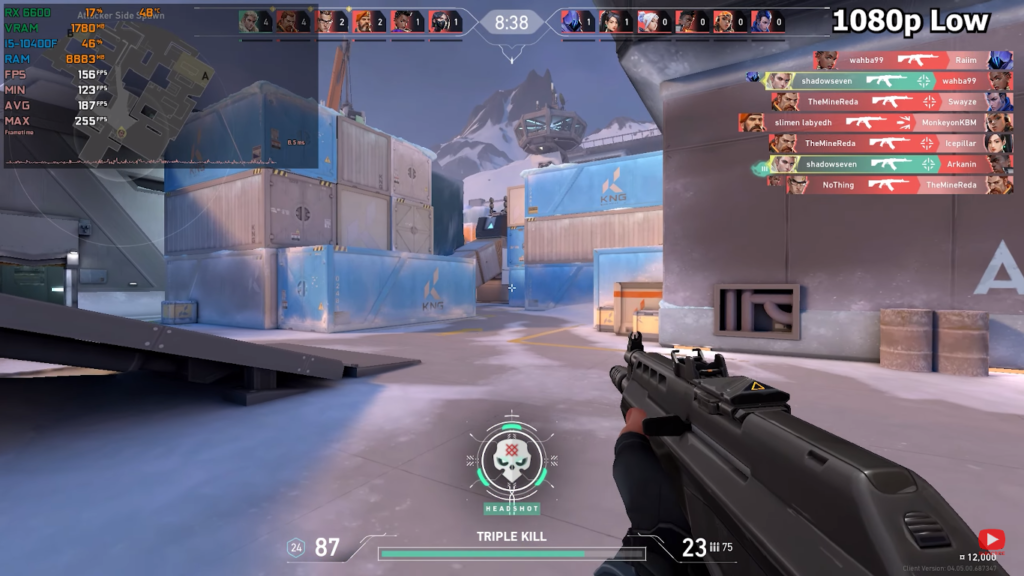
Task: Click the YouTube logo icon
Action: 991,539
